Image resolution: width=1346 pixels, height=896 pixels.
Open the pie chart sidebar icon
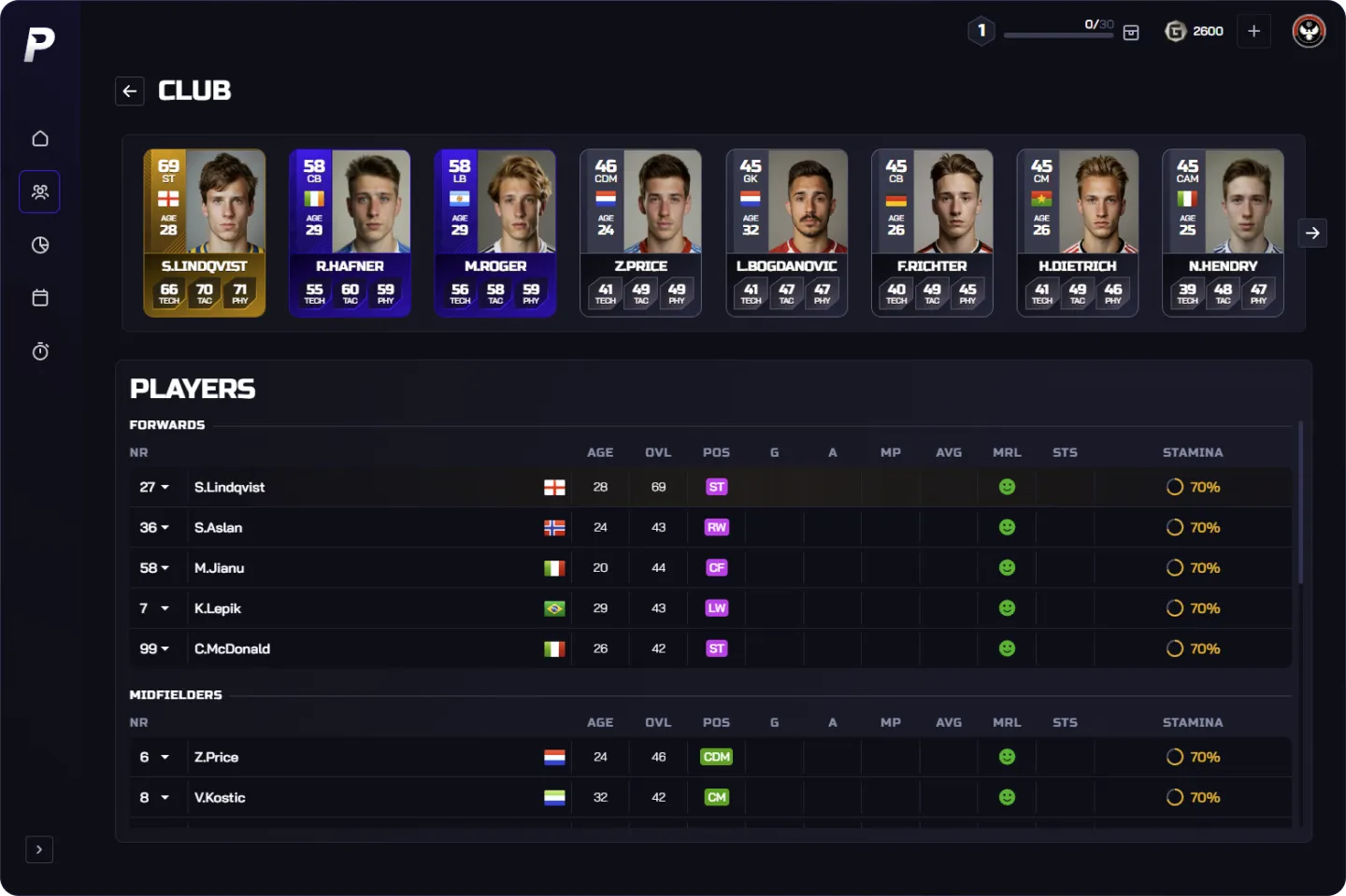pos(40,245)
